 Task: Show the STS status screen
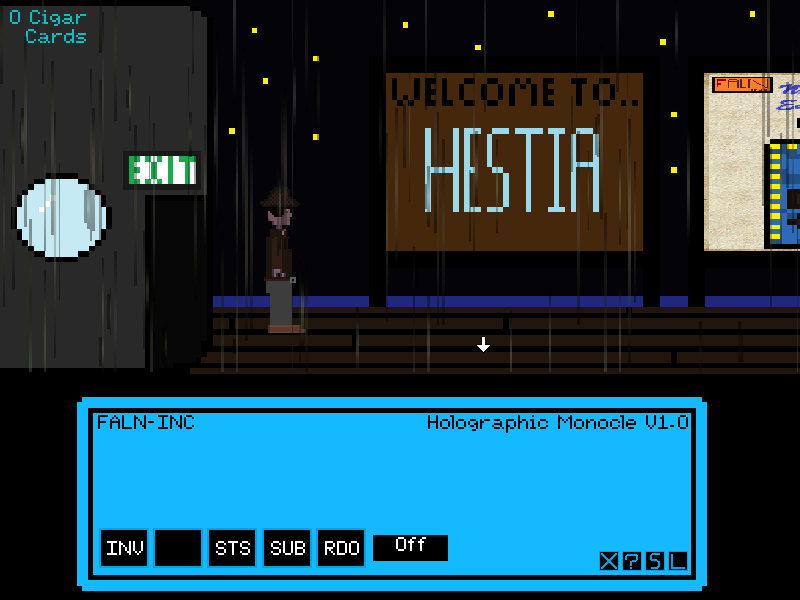(233, 548)
